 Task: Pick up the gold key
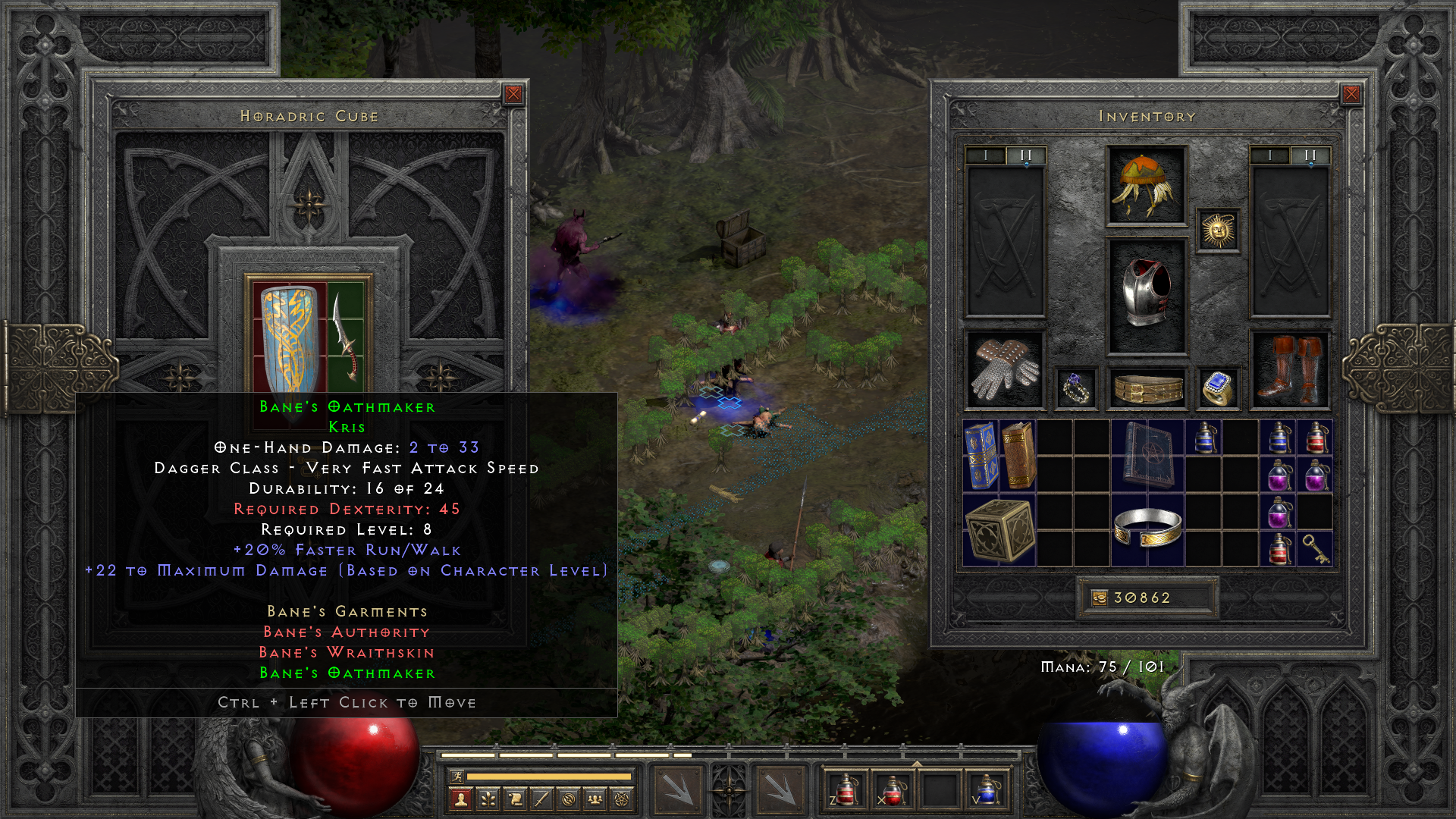pos(1315,549)
